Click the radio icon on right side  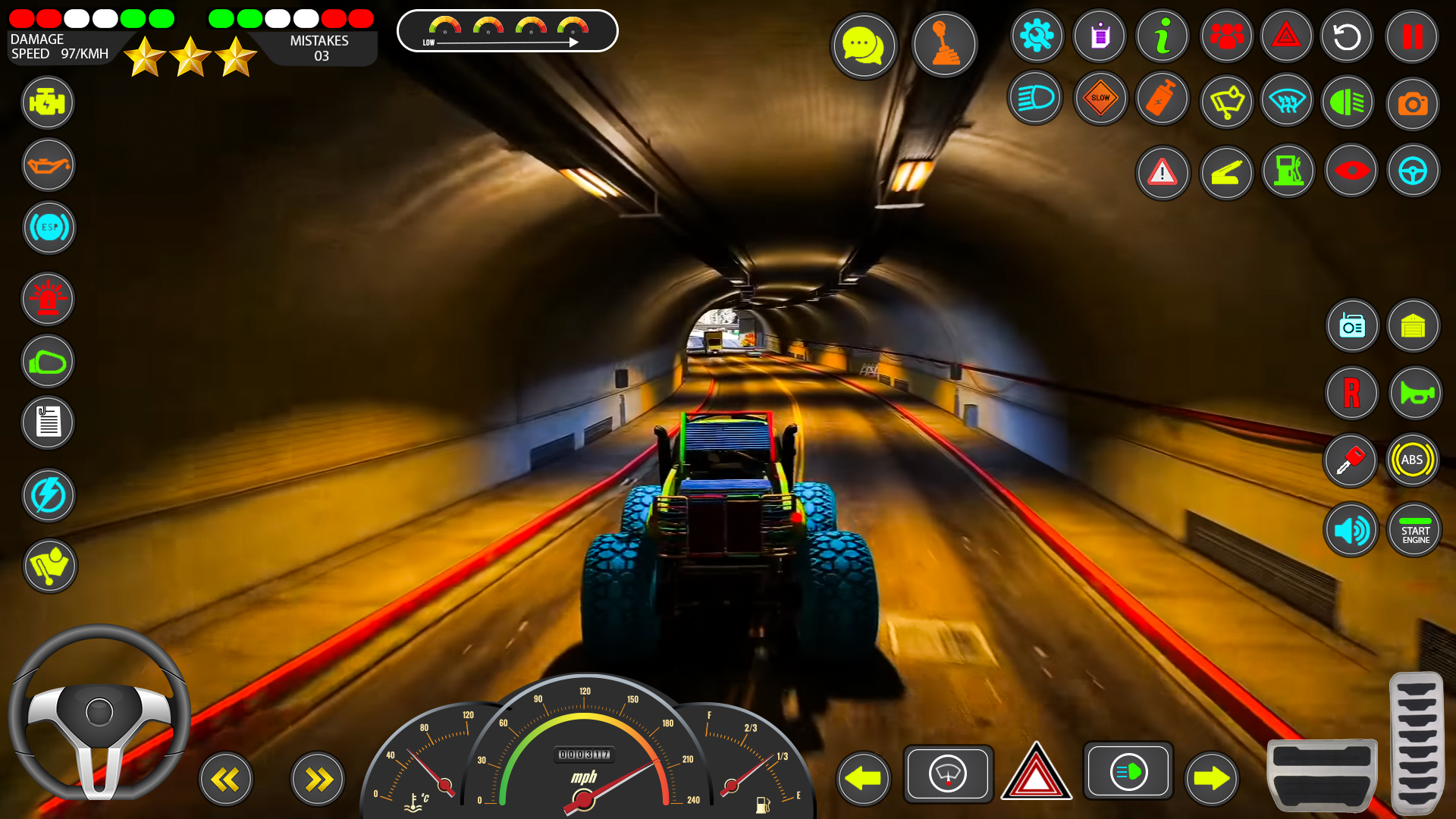pyautogui.click(x=1351, y=325)
